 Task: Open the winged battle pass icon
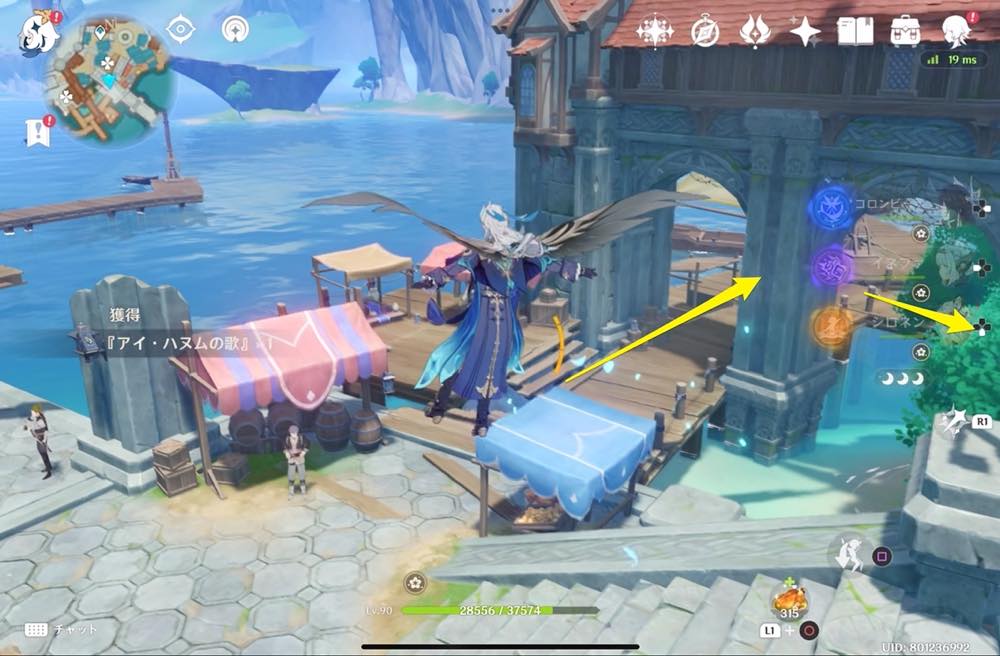click(x=754, y=31)
